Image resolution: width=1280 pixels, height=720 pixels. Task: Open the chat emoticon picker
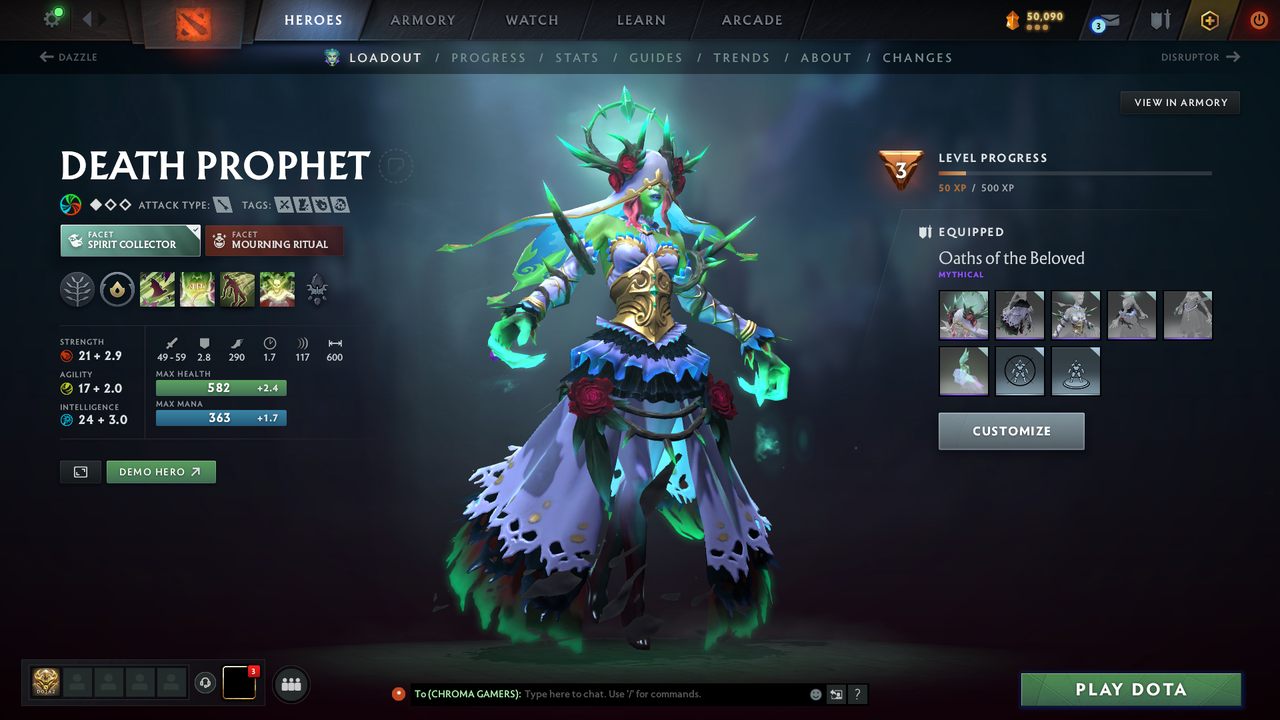(814, 694)
